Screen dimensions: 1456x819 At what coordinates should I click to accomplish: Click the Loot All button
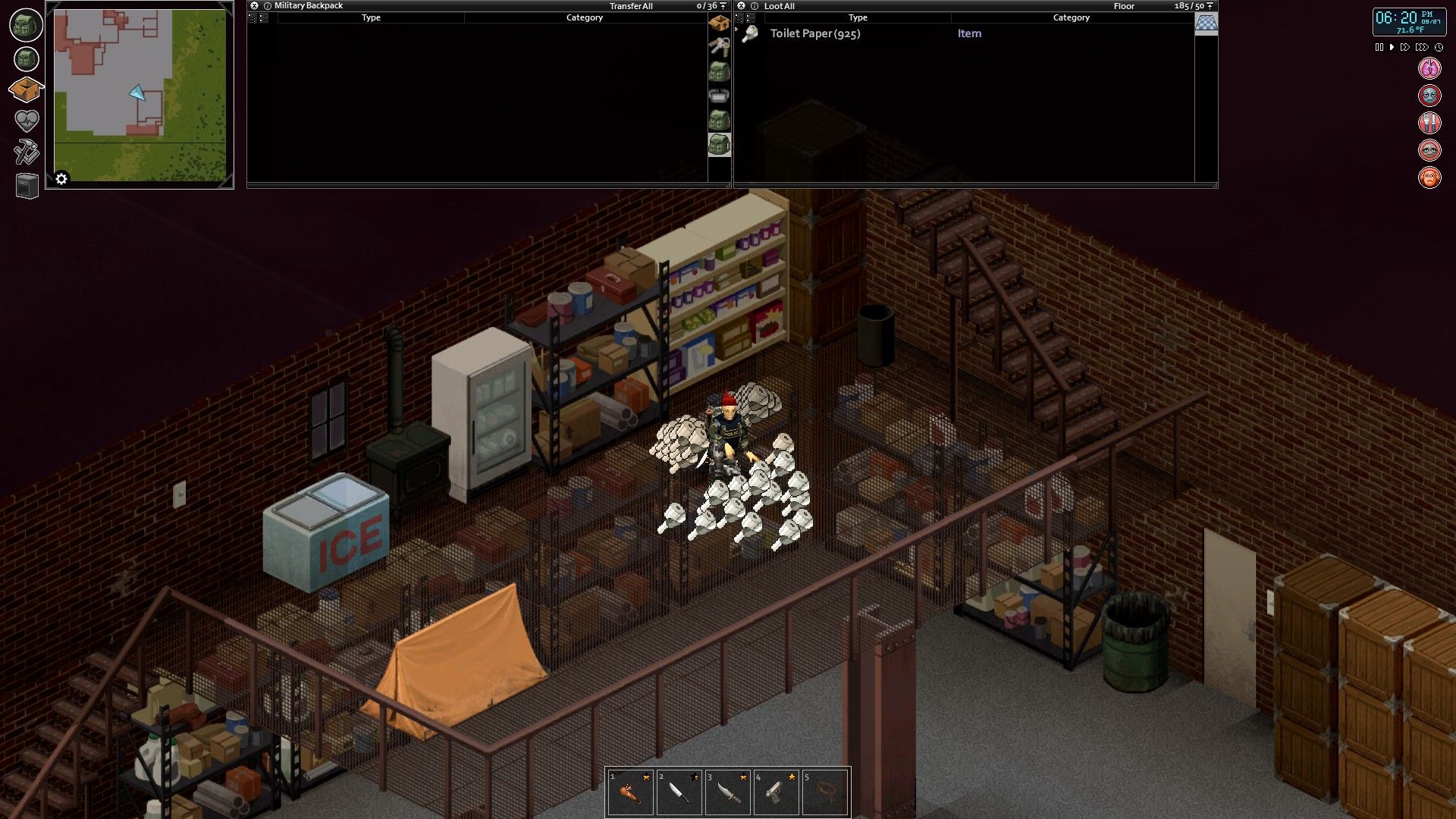click(x=780, y=6)
